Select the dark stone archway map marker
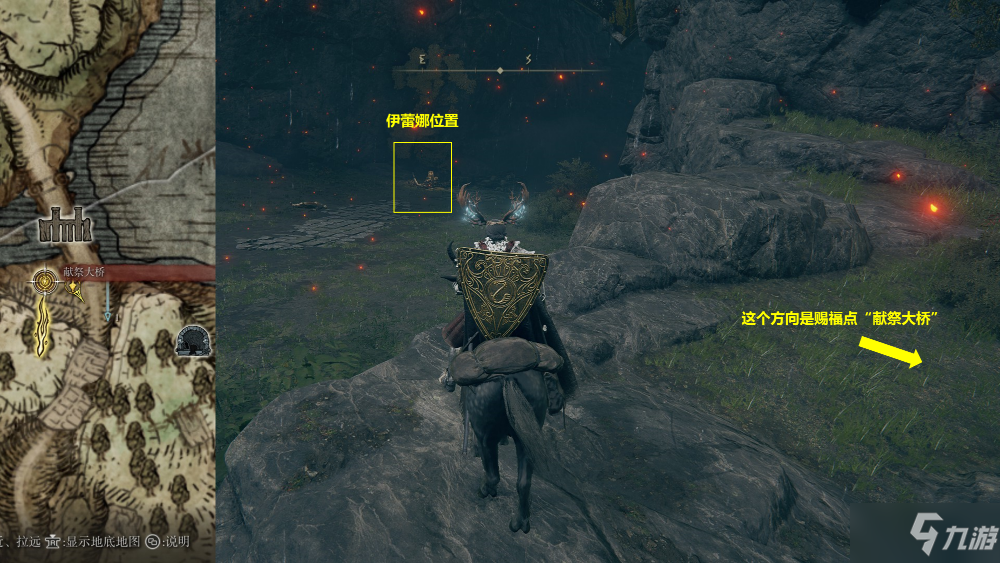The image size is (1000, 563). 192,341
